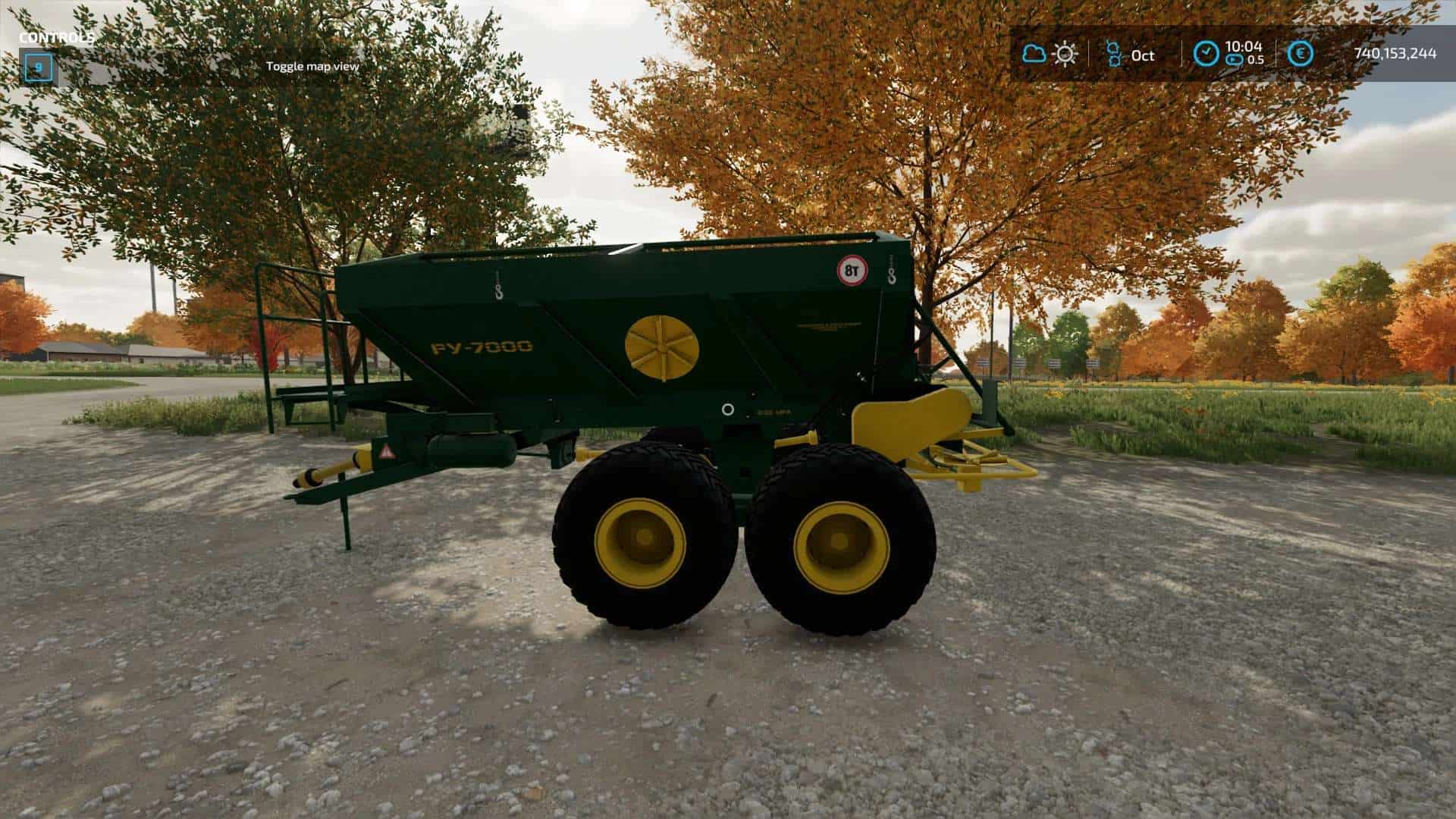Screen dimensions: 1456x819
Task: Open the clock icon in the HUD
Action: [x=1207, y=50]
